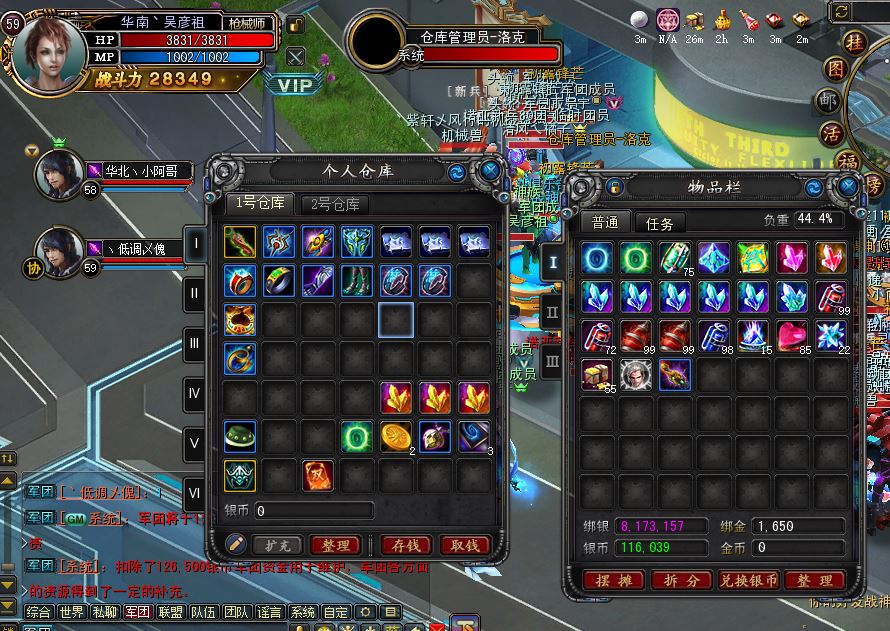890x631 pixels.
Task: Select the gold coin item in warehouse
Action: tap(396, 436)
